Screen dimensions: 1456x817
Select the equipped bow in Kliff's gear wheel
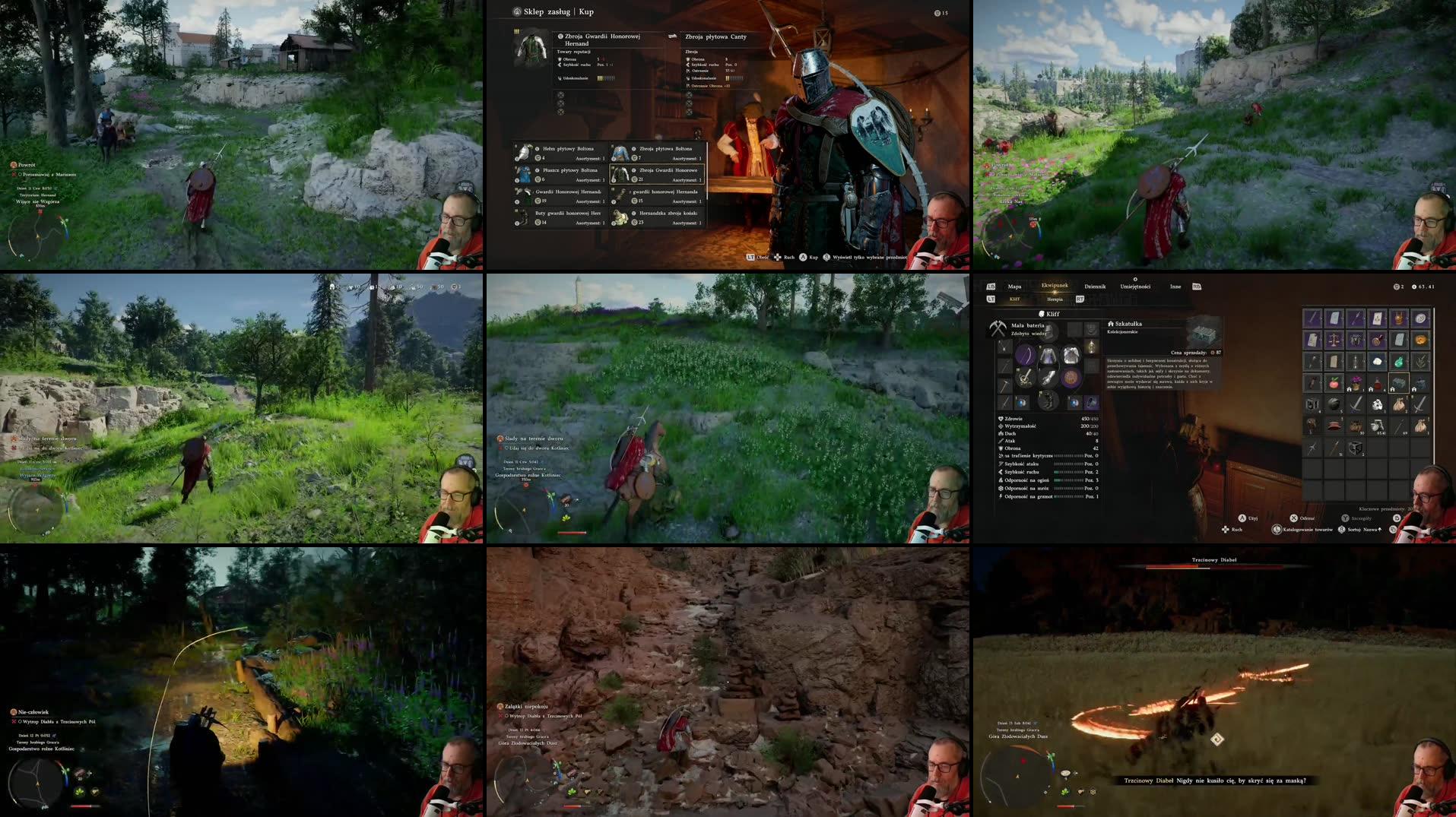tap(1027, 353)
